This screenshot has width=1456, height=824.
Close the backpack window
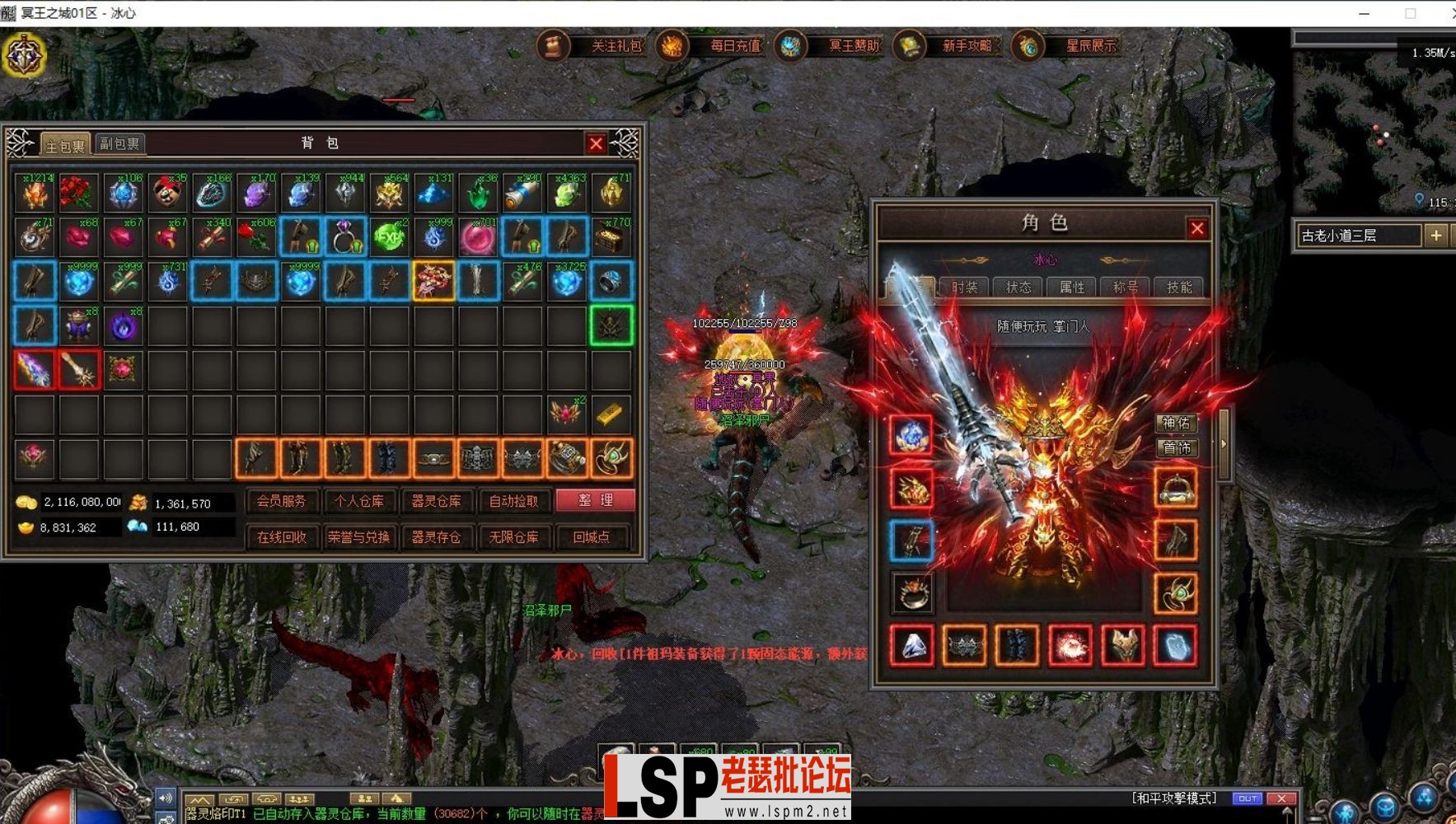click(596, 144)
